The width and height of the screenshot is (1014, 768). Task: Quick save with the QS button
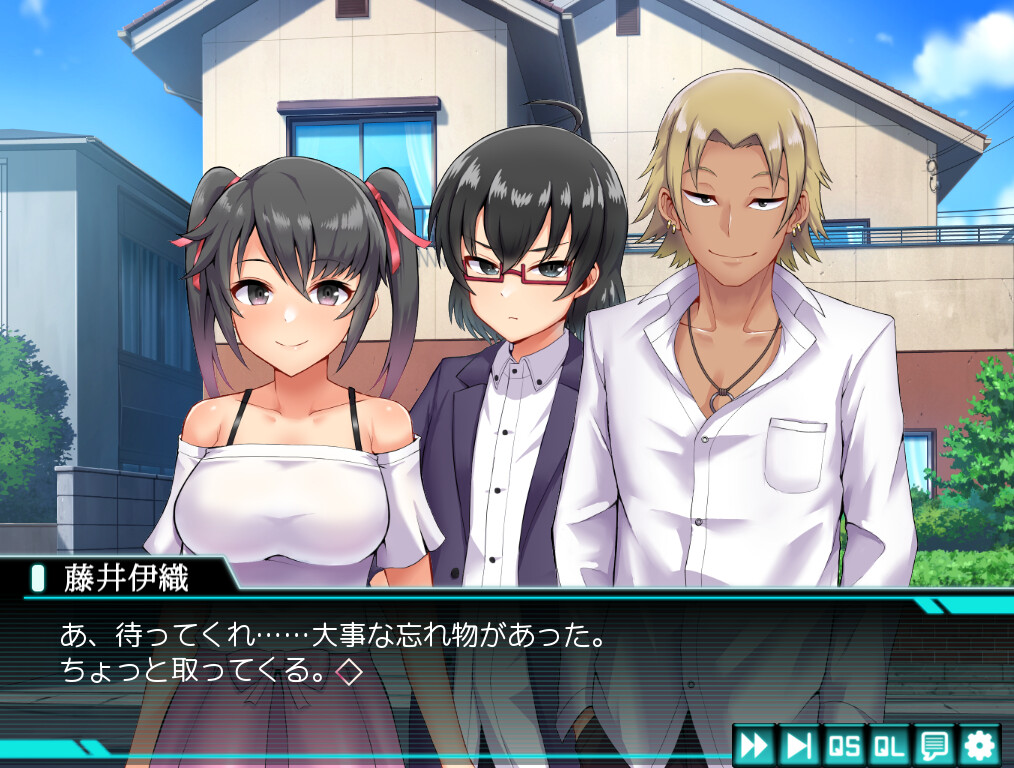(x=844, y=745)
